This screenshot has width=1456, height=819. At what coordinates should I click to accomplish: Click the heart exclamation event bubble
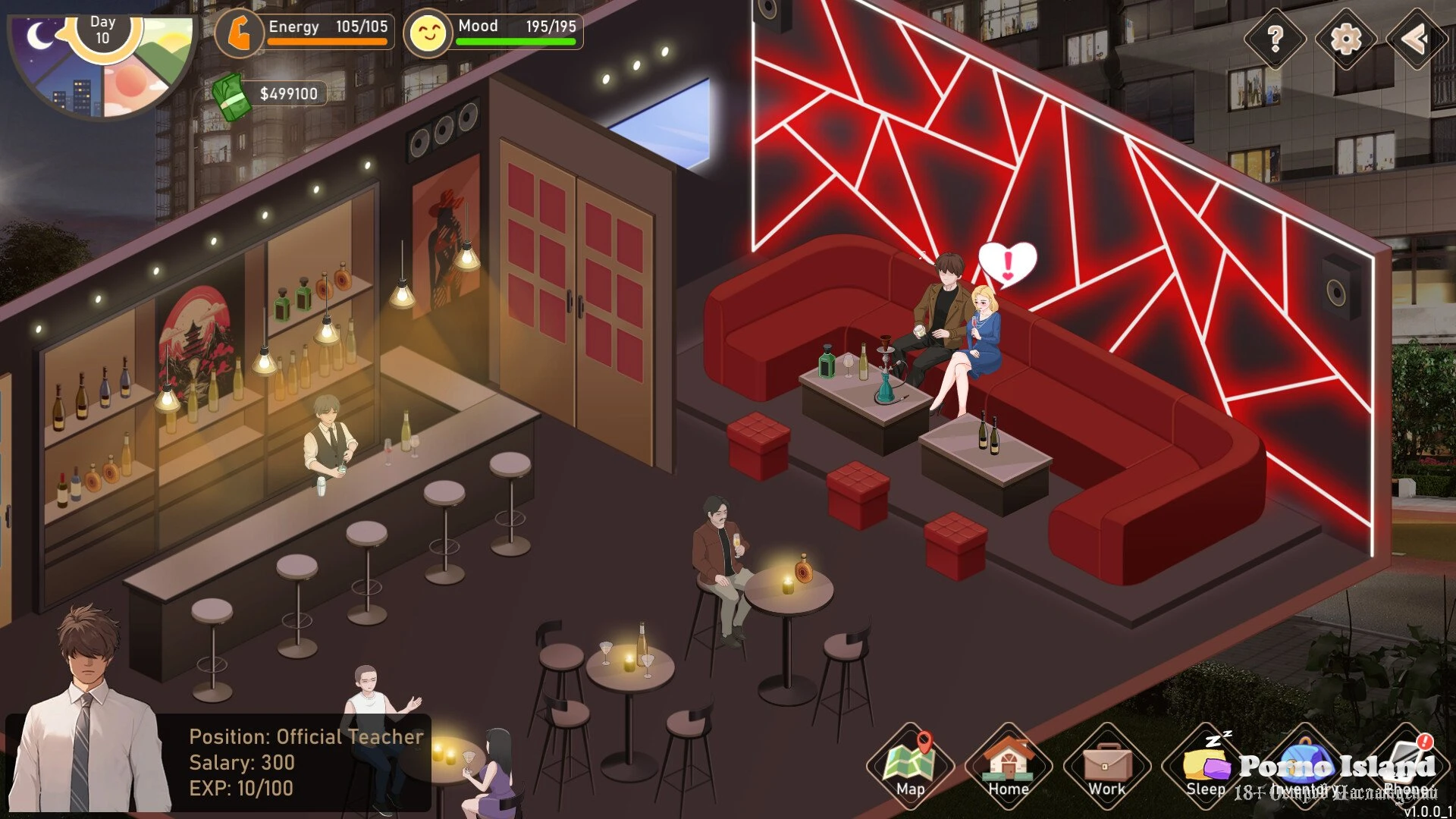(1007, 263)
